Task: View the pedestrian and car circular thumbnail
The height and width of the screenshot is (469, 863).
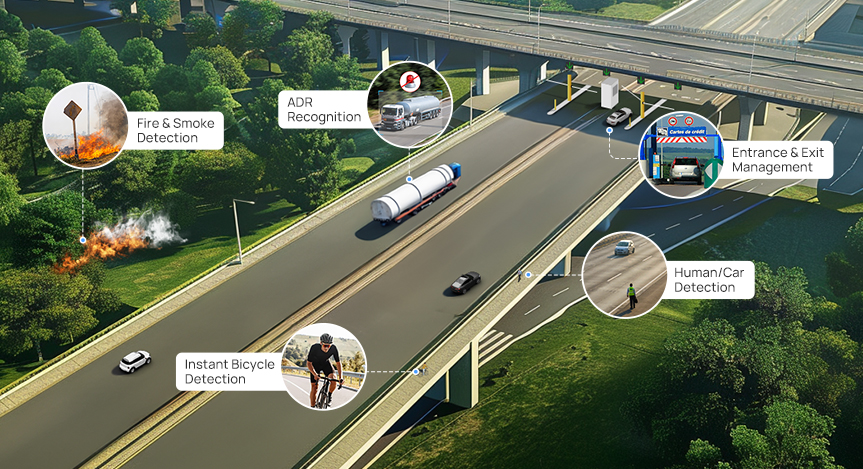Action: click(x=624, y=276)
